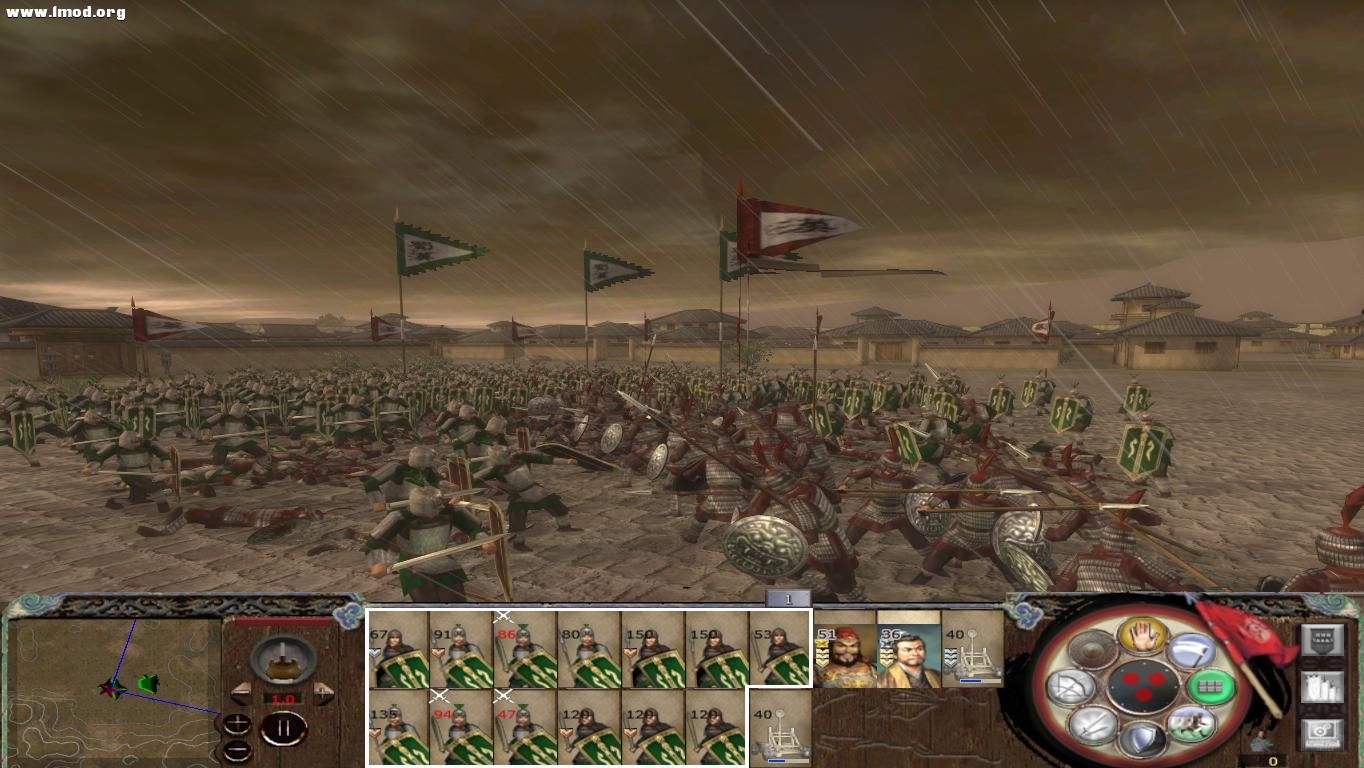1364x768 pixels.
Task: Click the drum icon on the command wheel
Action: (1091, 647)
